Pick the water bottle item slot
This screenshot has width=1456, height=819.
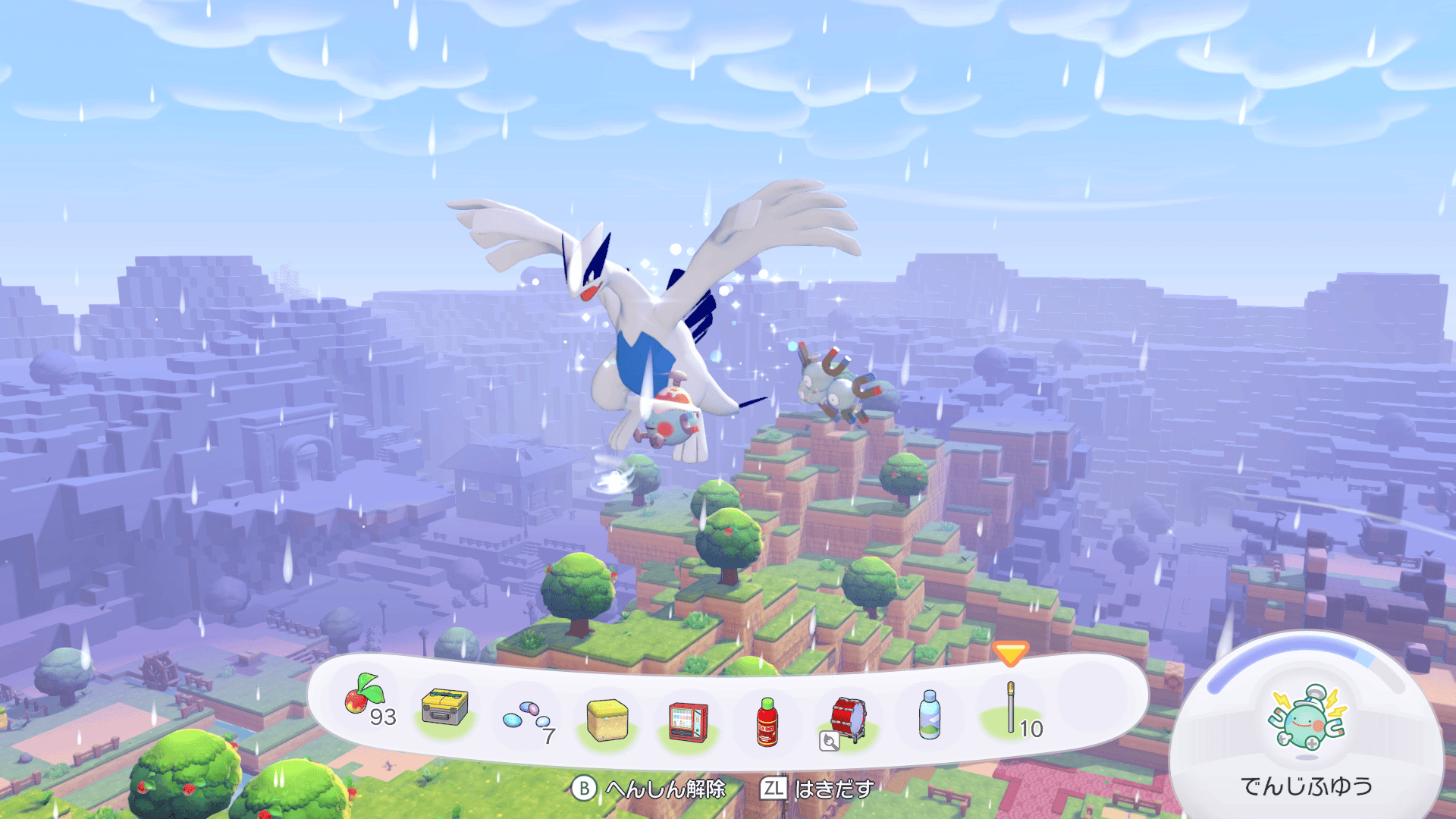click(929, 714)
